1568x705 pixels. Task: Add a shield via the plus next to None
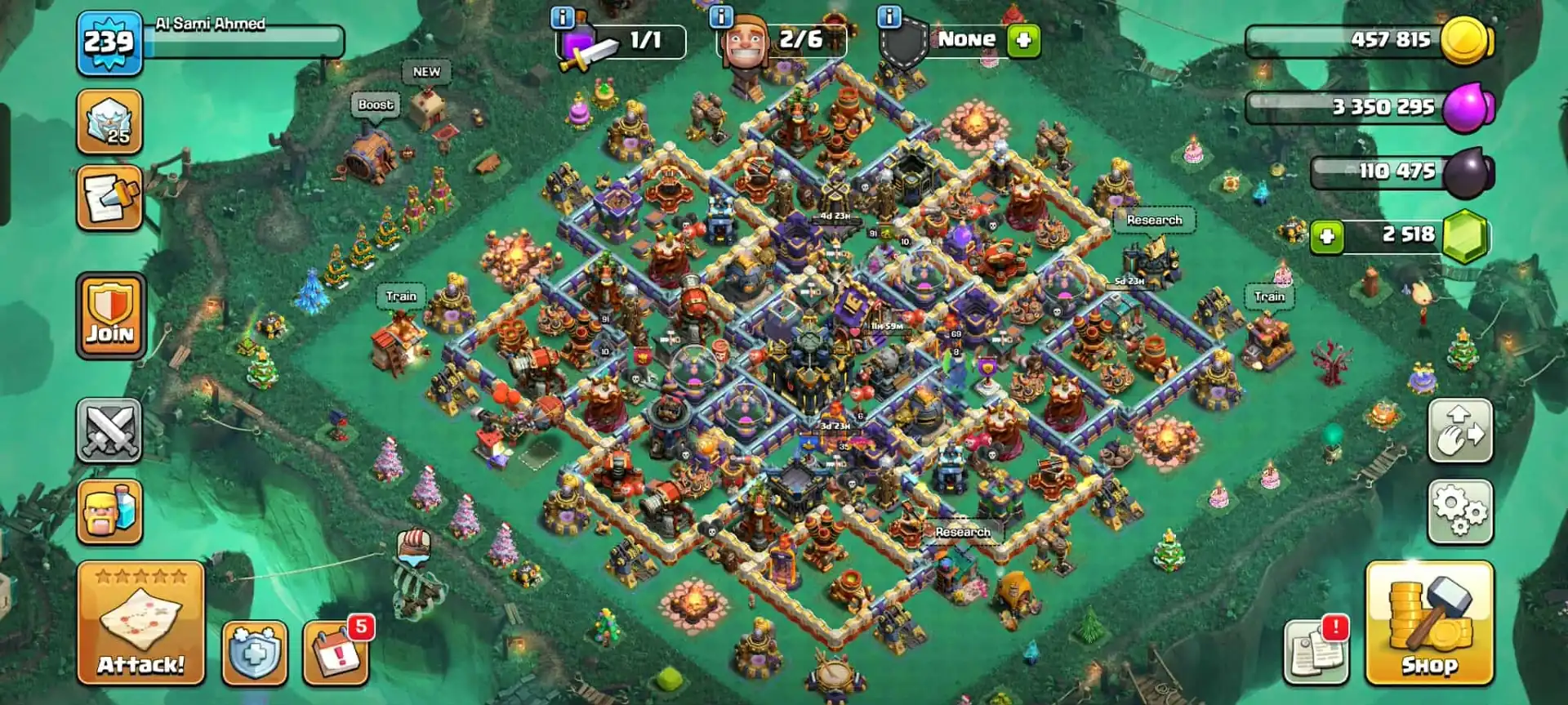[x=1023, y=38]
